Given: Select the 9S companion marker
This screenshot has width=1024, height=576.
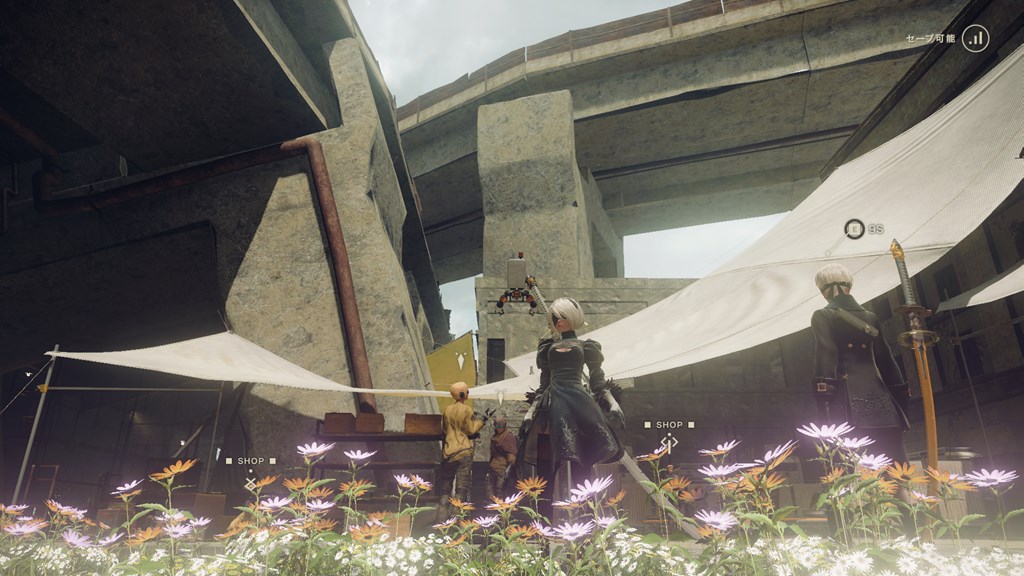Looking at the screenshot, I should click(x=854, y=229).
